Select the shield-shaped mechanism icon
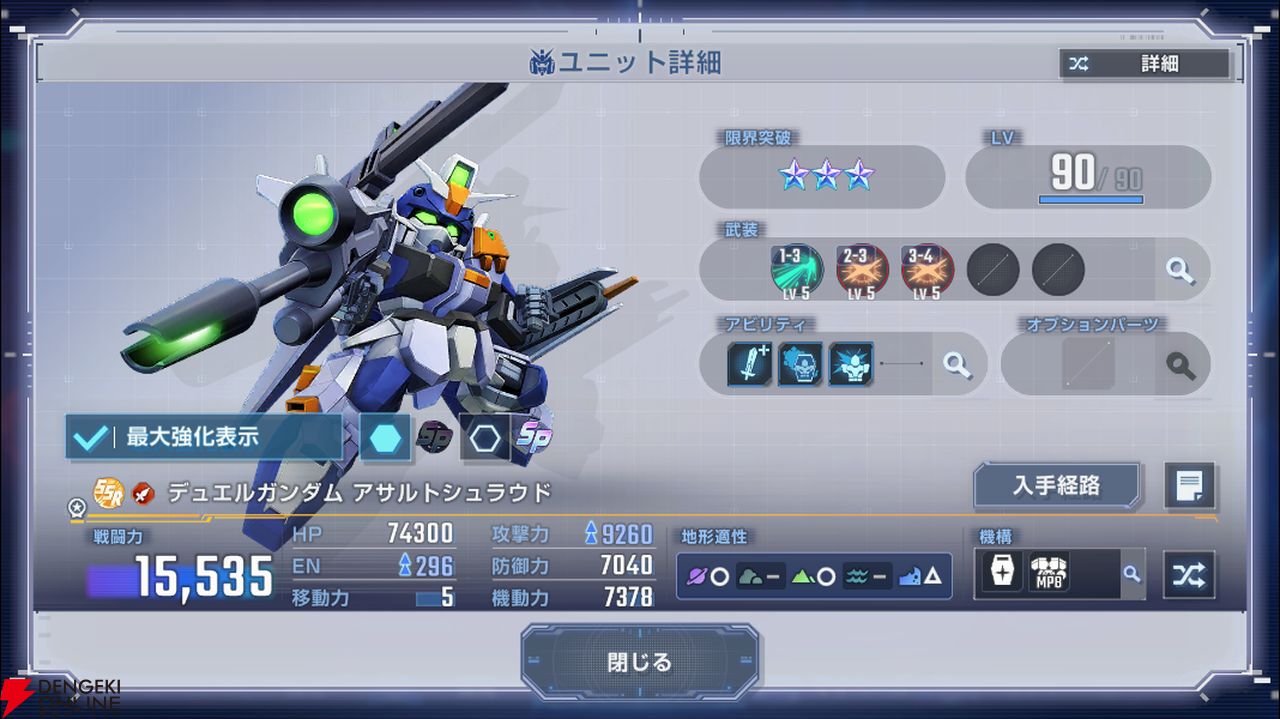This screenshot has height=719, width=1280. [x=1001, y=574]
